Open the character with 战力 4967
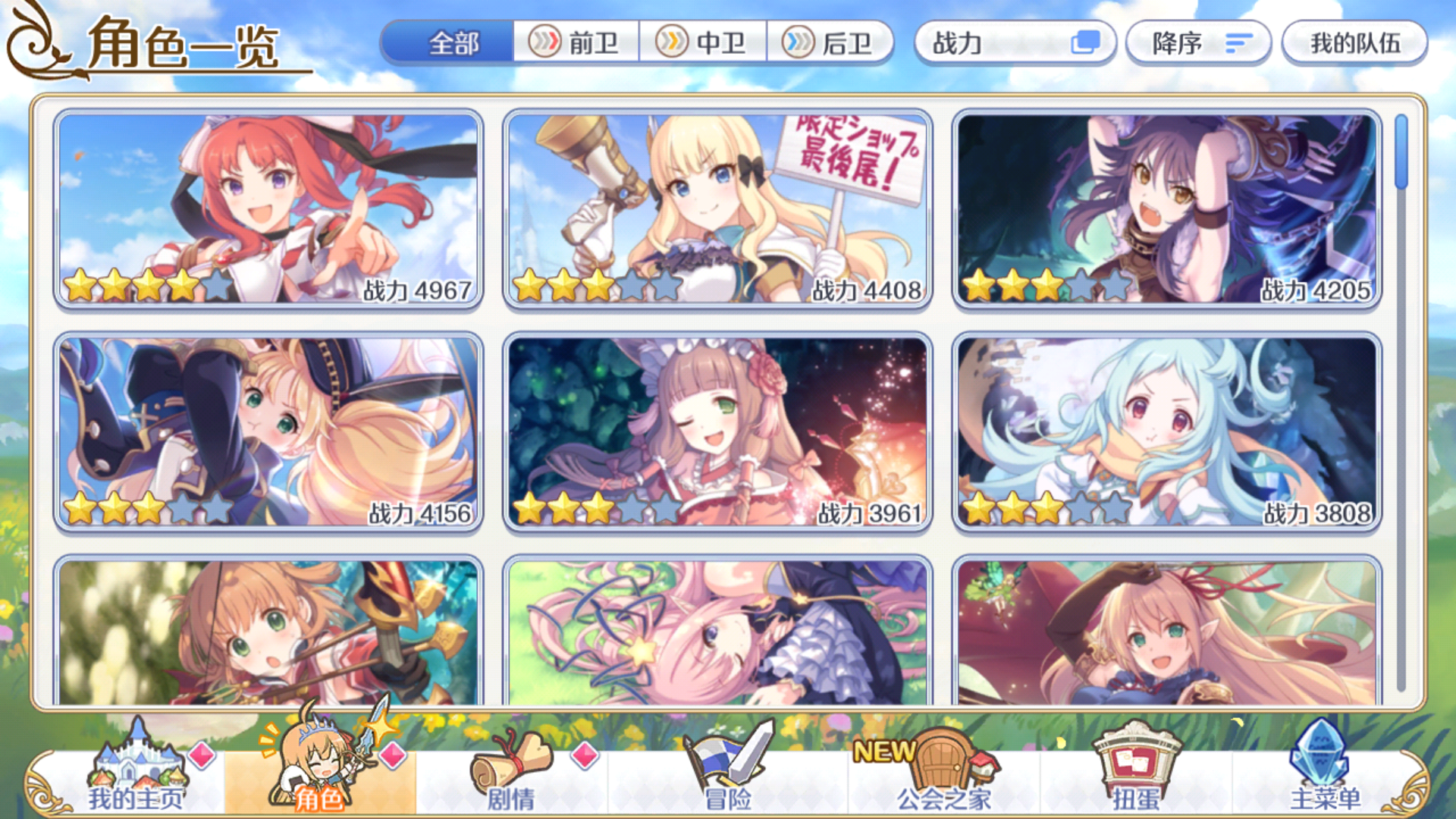The image size is (1456, 819). [x=269, y=209]
